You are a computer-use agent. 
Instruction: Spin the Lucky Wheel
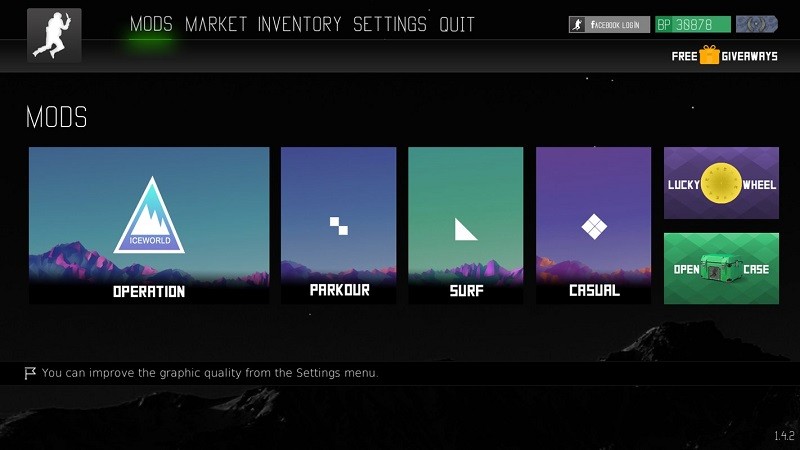click(x=721, y=183)
